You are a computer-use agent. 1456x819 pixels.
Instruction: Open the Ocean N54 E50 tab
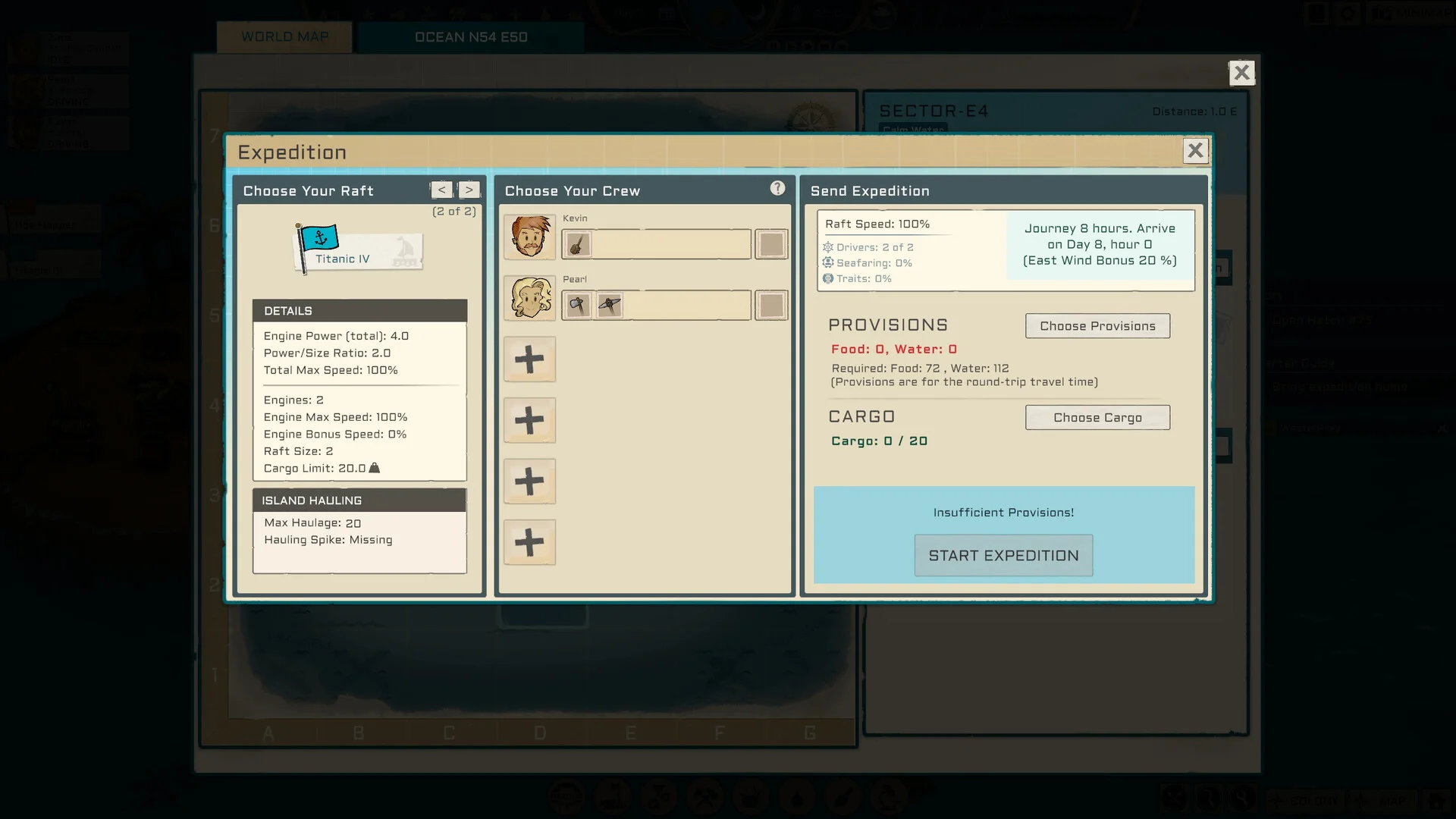(x=470, y=37)
